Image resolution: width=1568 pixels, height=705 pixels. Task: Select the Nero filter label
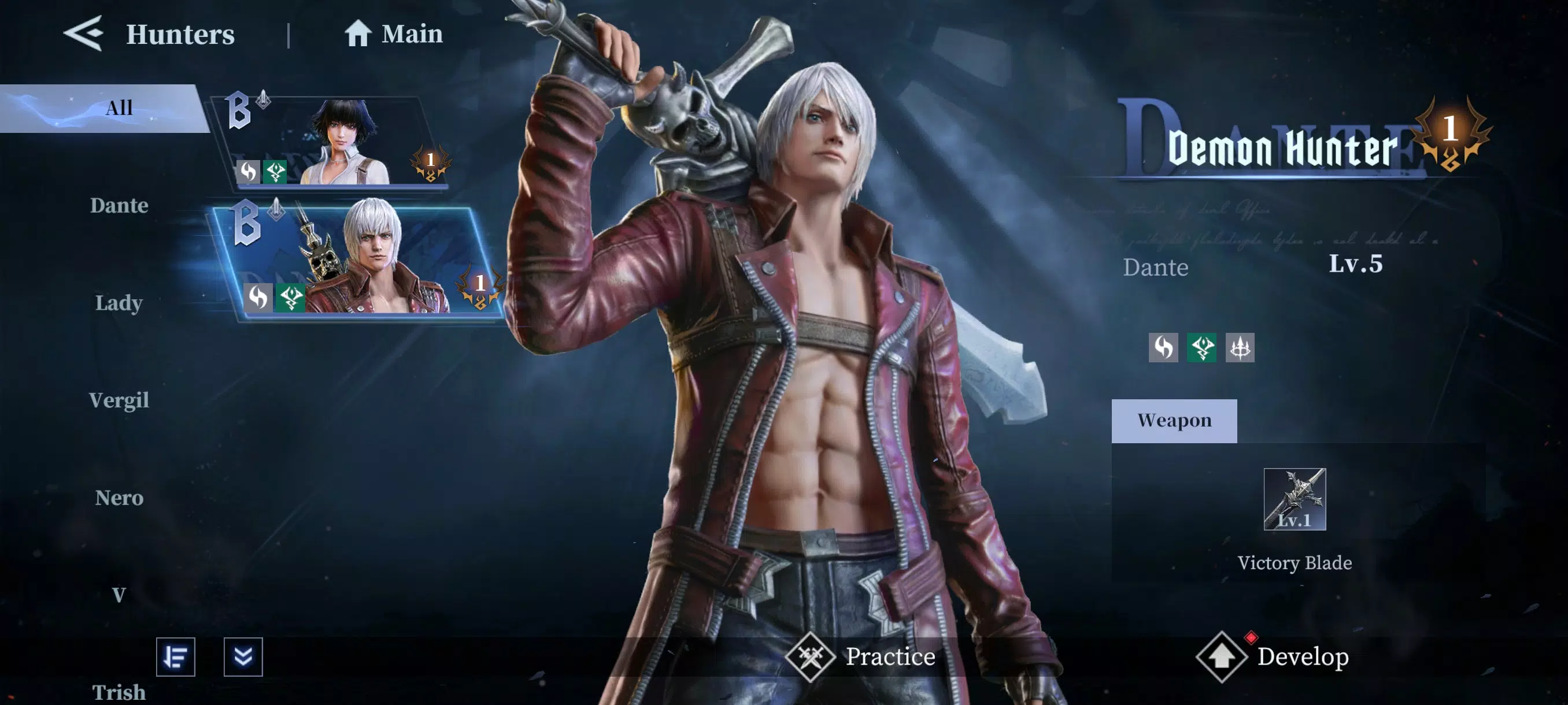pyautogui.click(x=120, y=499)
